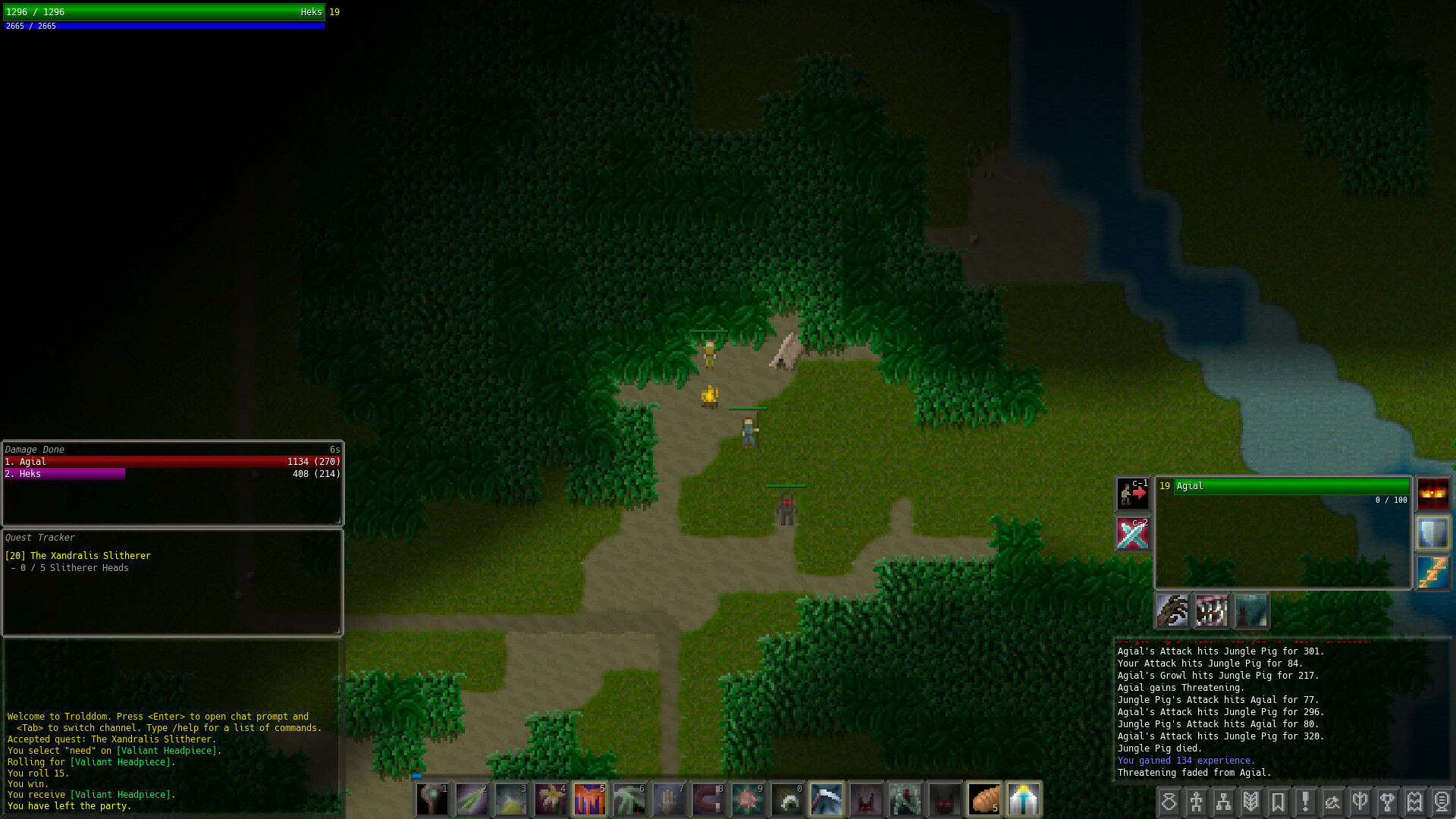The height and width of the screenshot is (819, 1456).
Task: Select the bite ability under Agial's portrait
Action: tap(1211, 610)
